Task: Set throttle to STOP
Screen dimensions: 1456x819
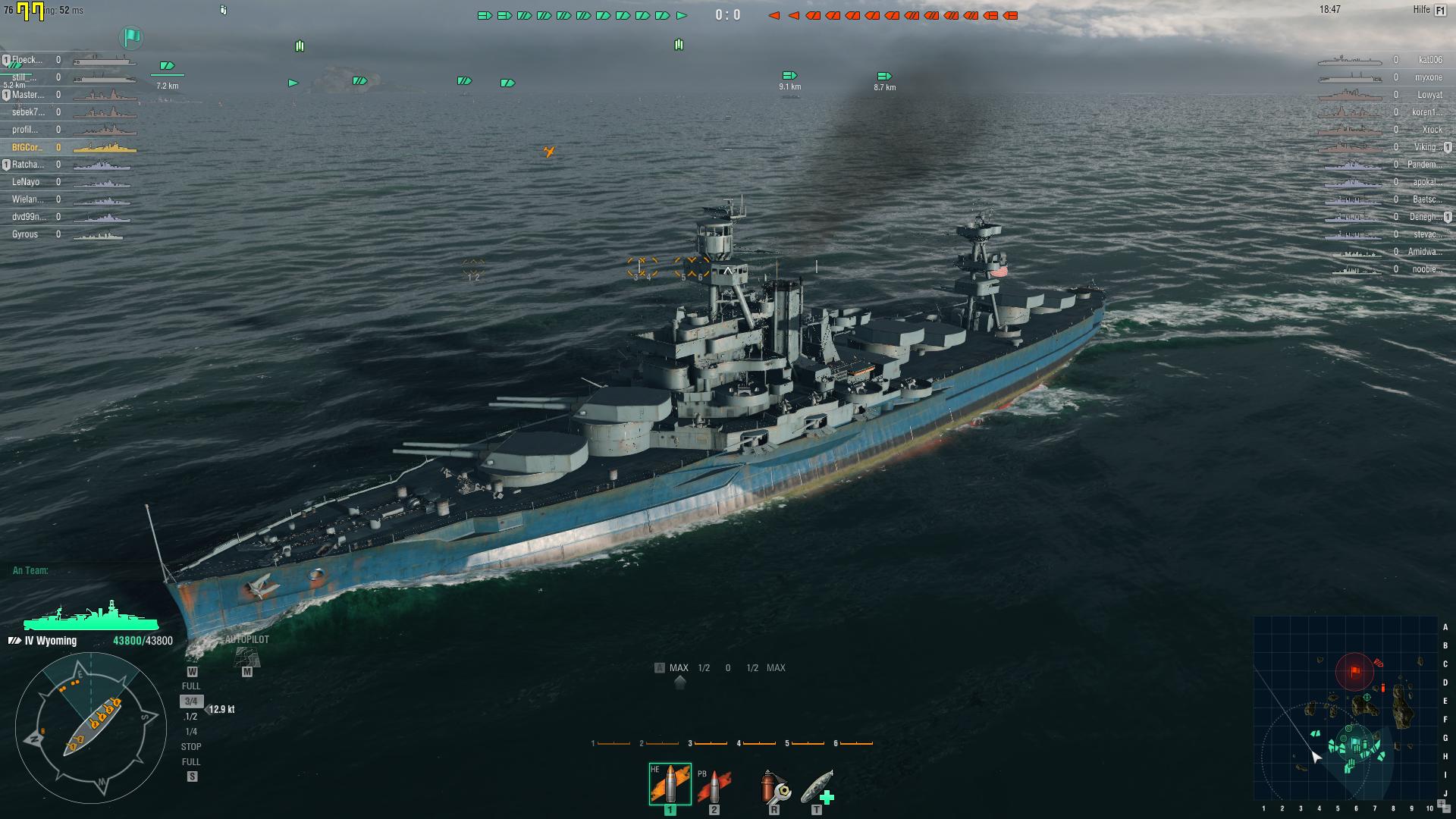Action: click(193, 747)
